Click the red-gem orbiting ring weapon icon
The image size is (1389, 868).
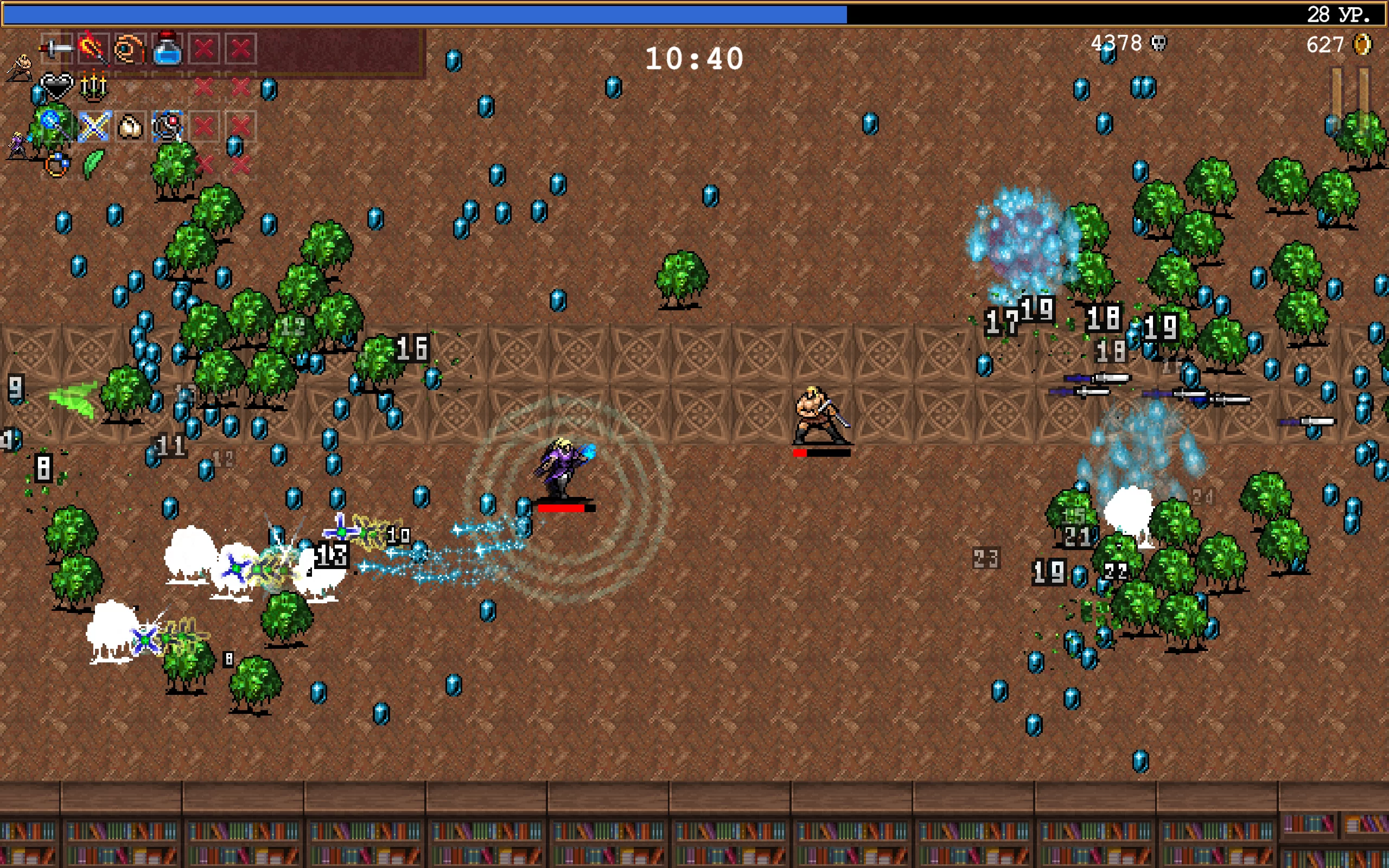pyautogui.click(x=168, y=126)
